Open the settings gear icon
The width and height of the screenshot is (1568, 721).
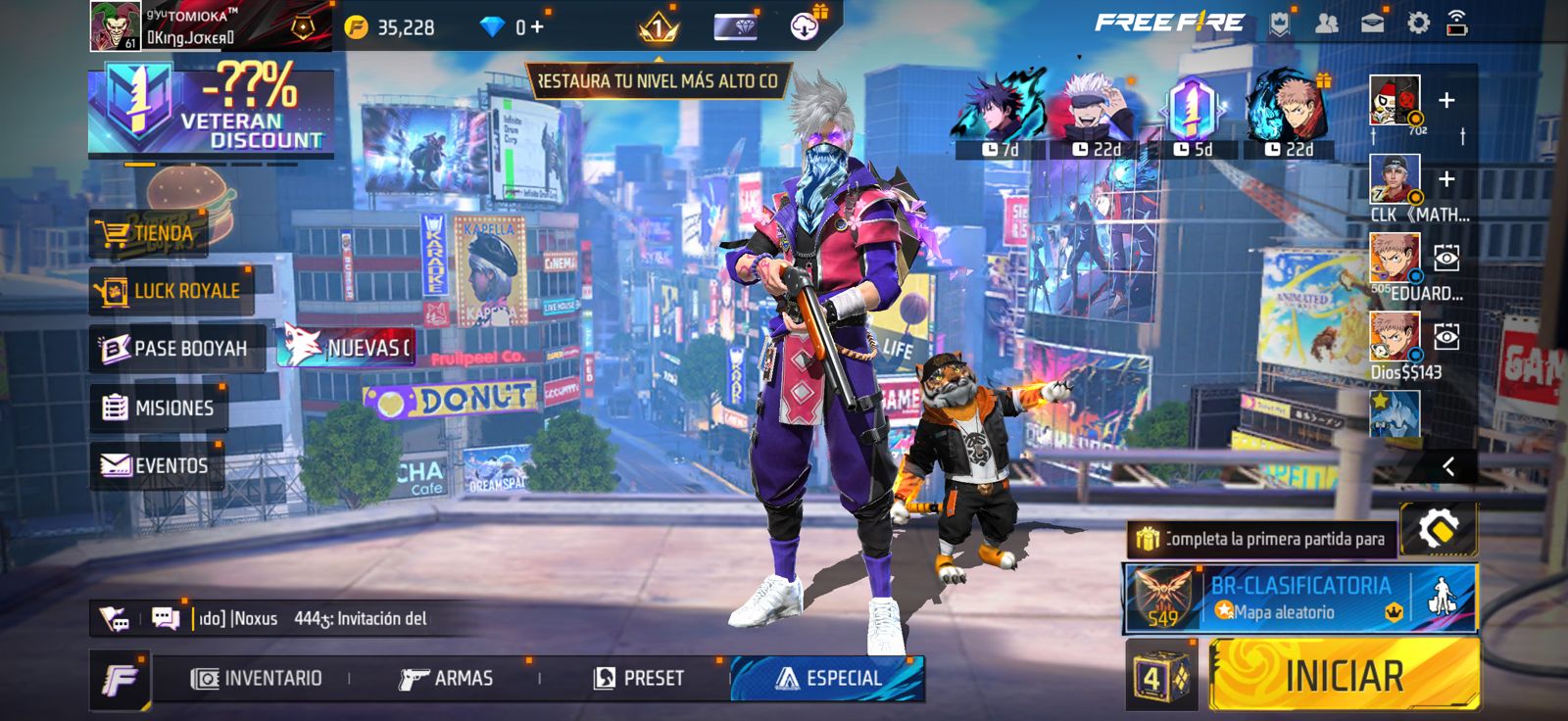pyautogui.click(x=1417, y=24)
